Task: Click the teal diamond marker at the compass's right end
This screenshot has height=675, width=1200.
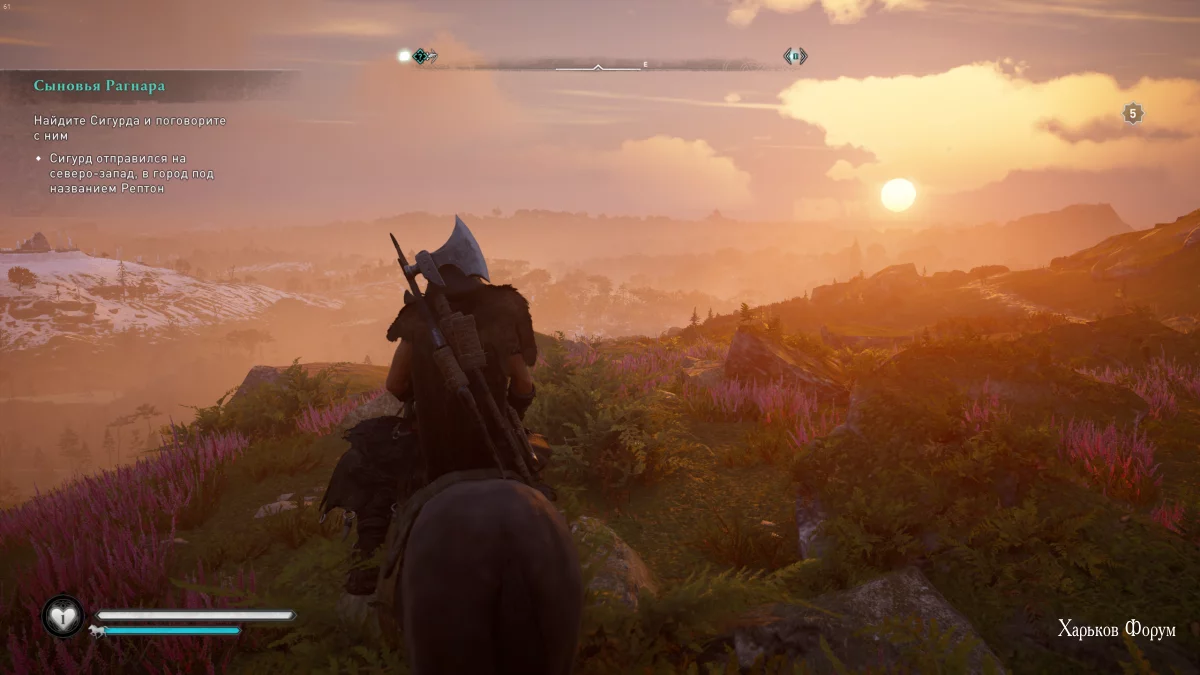Action: [795, 57]
